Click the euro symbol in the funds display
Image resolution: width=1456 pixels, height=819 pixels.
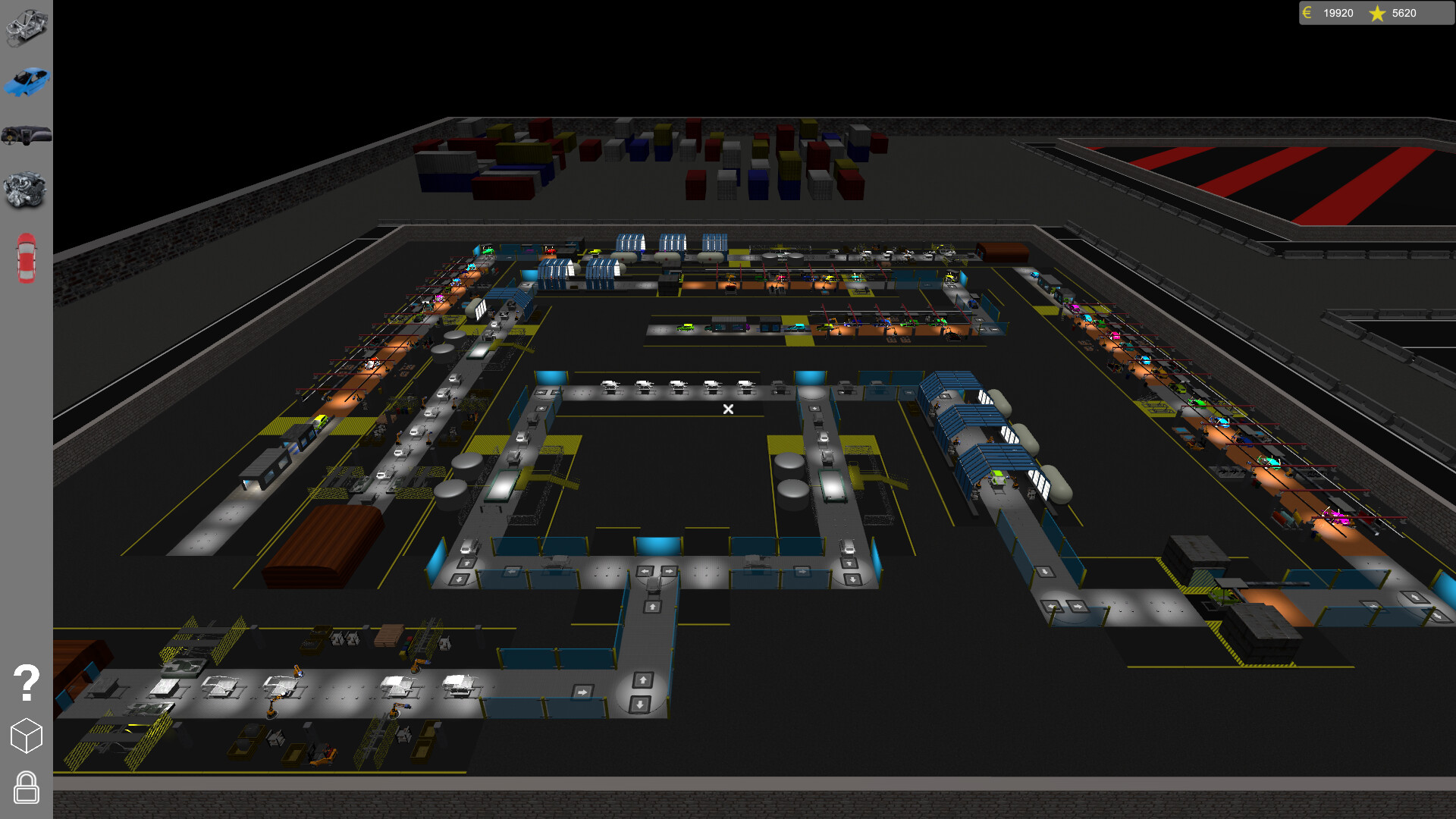pos(1307,13)
